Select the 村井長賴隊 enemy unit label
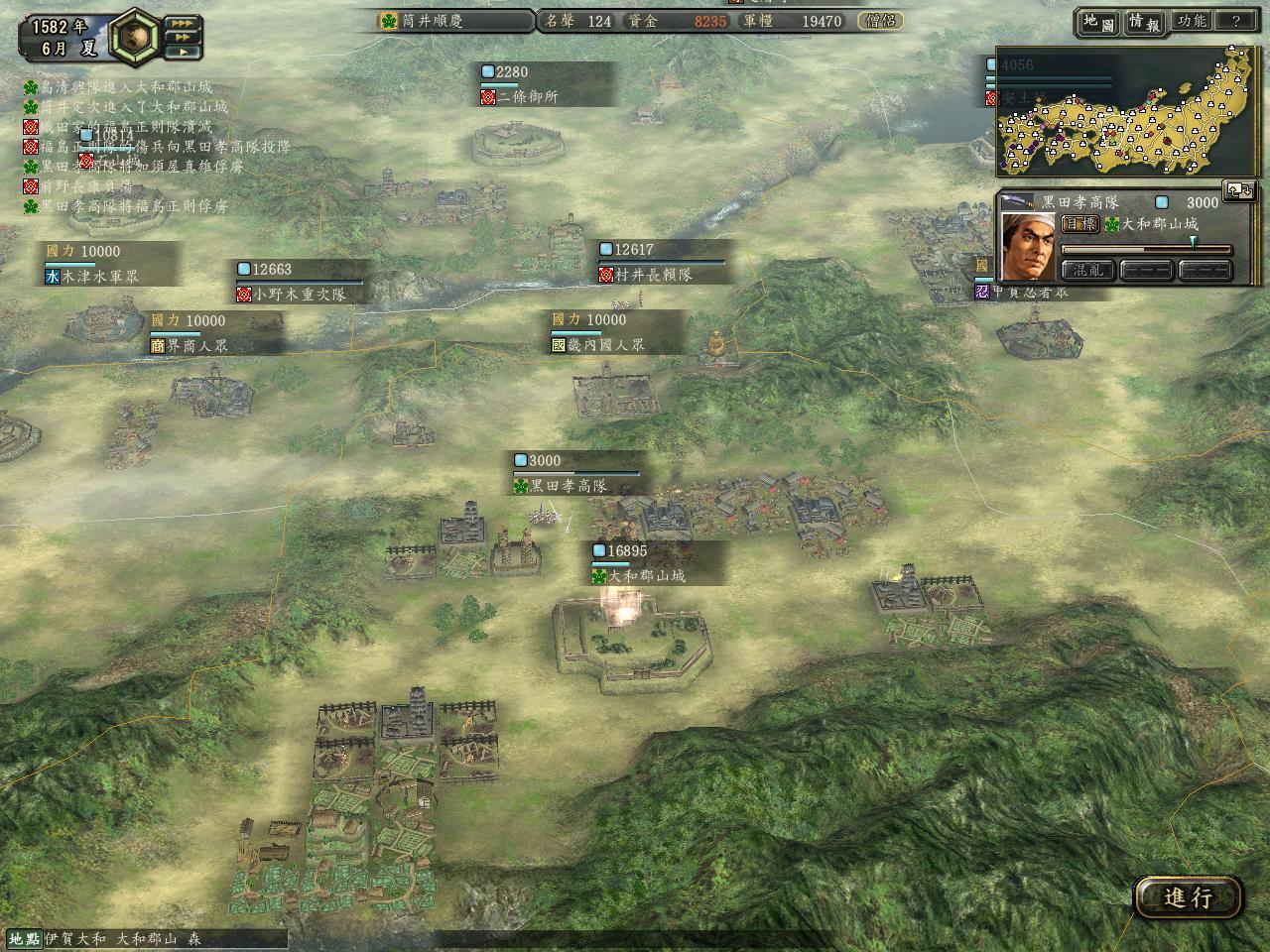1270x952 pixels. (654, 275)
